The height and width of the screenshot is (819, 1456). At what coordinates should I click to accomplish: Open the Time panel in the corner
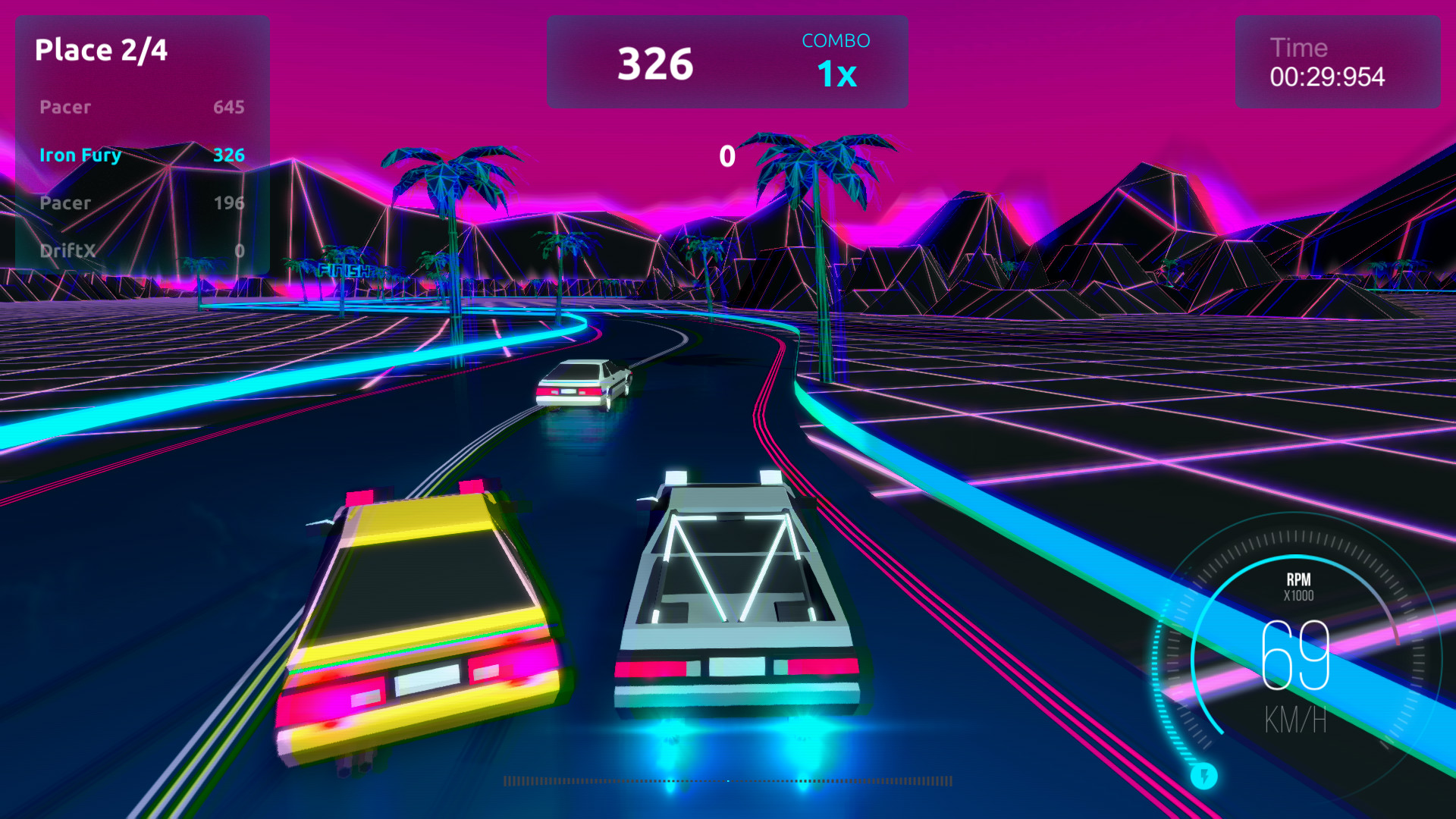(1337, 61)
